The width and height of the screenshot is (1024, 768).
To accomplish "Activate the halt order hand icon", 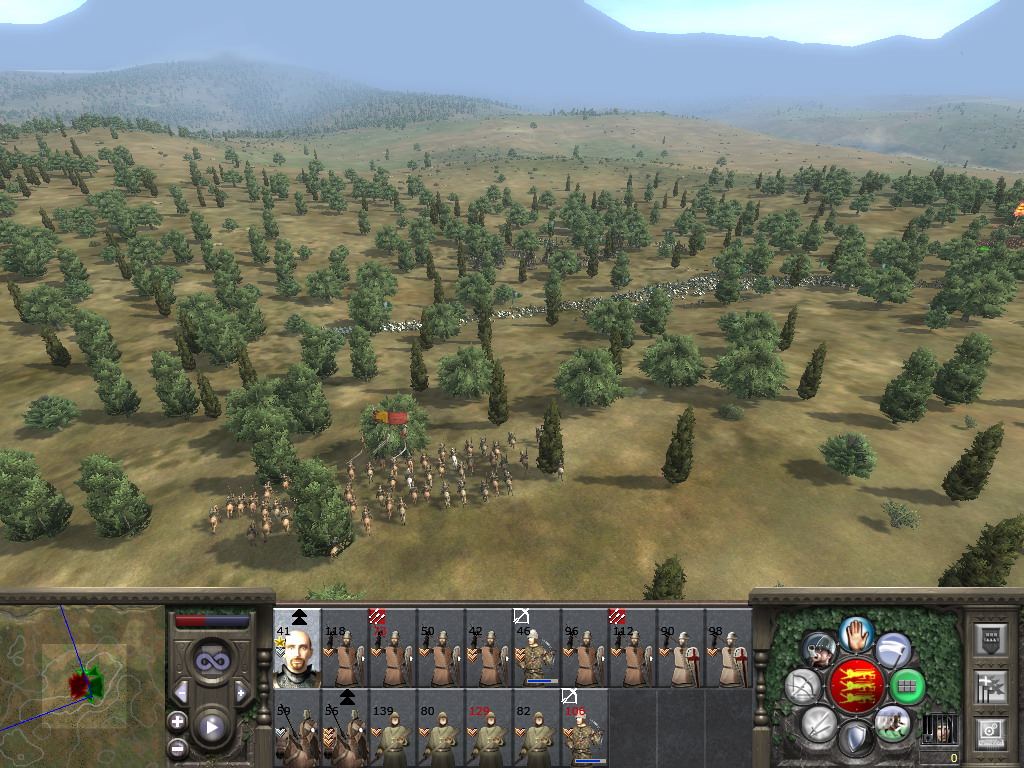I will (856, 633).
